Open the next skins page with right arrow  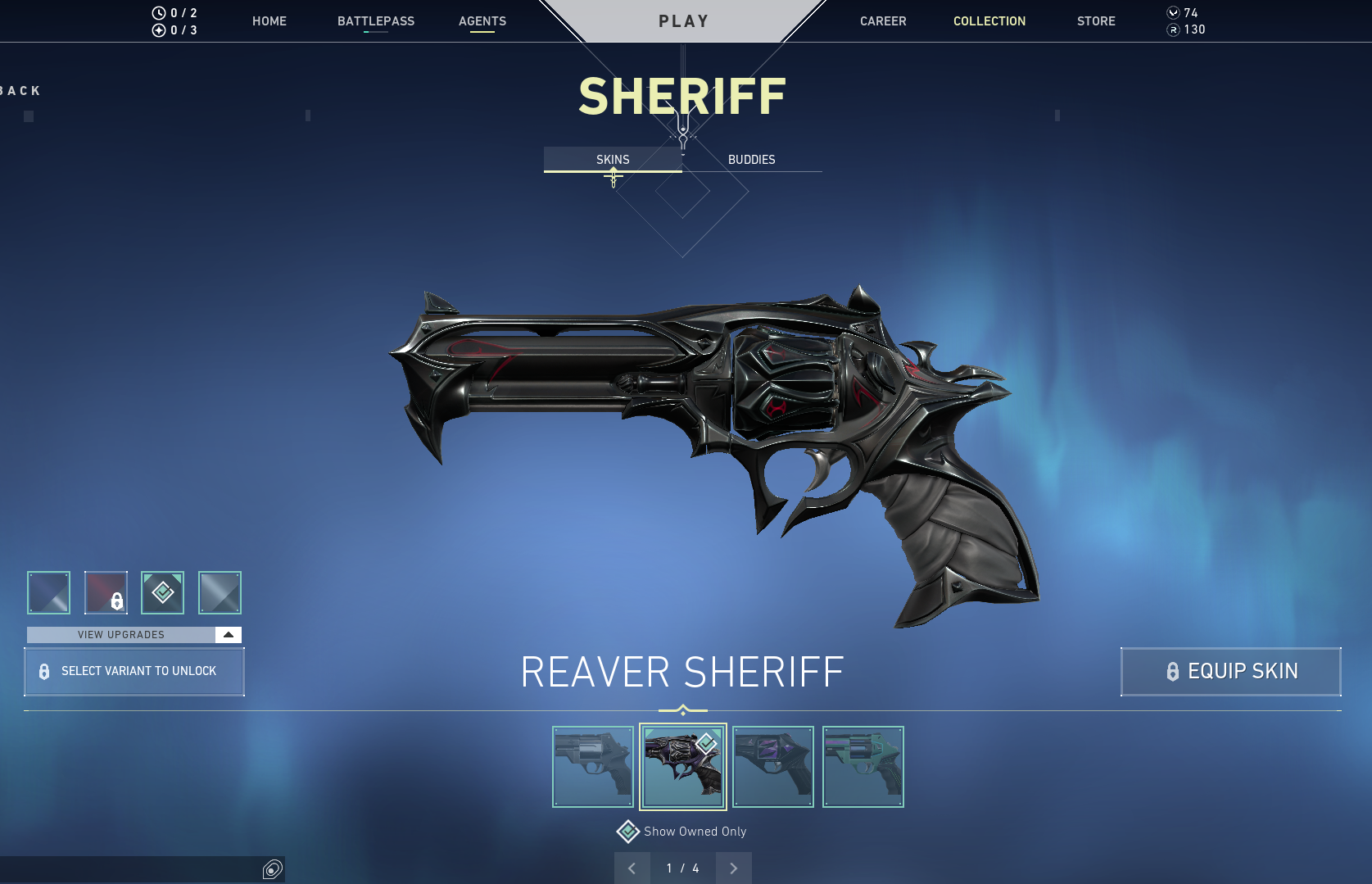tap(733, 868)
